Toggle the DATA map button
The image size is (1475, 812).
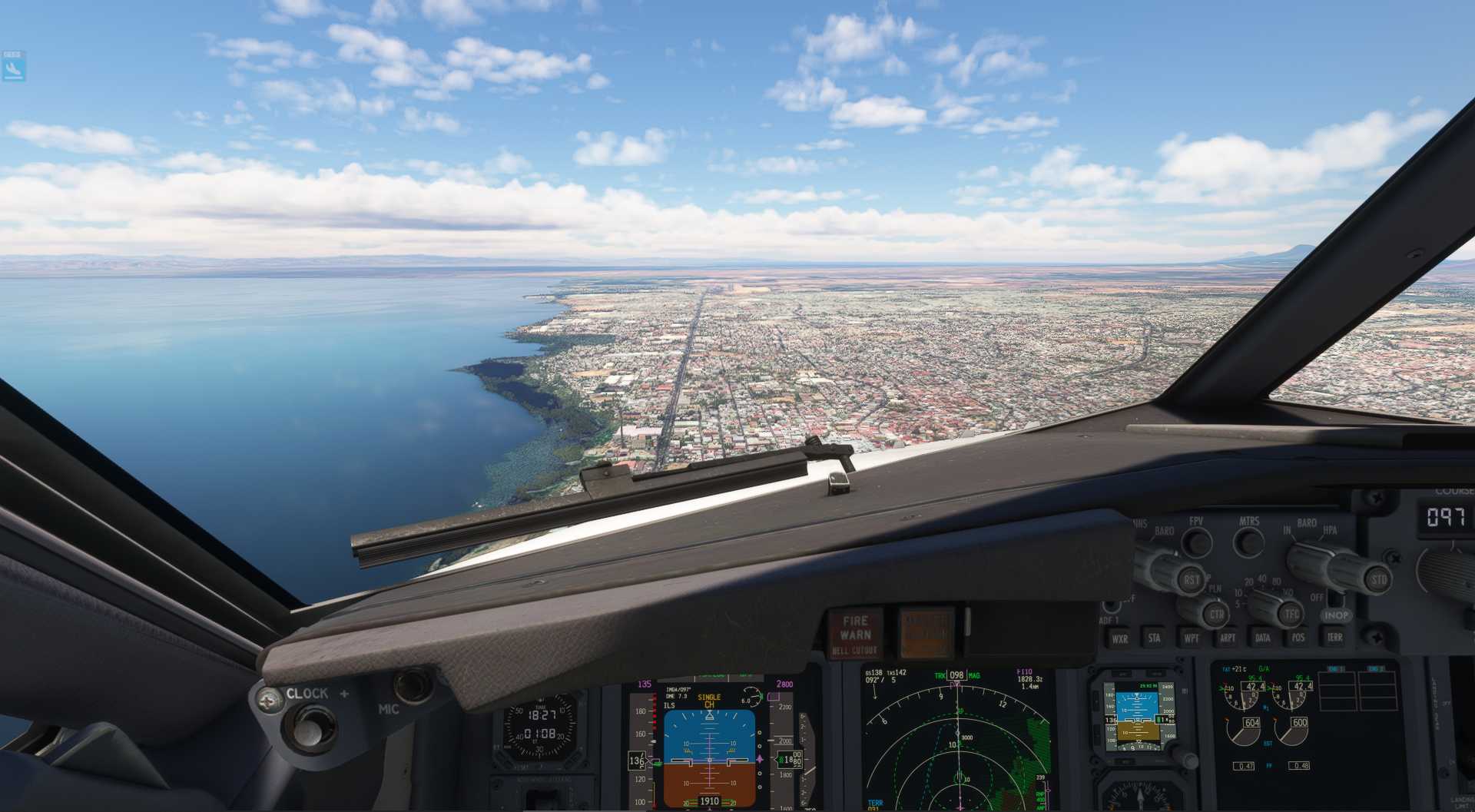[1262, 638]
